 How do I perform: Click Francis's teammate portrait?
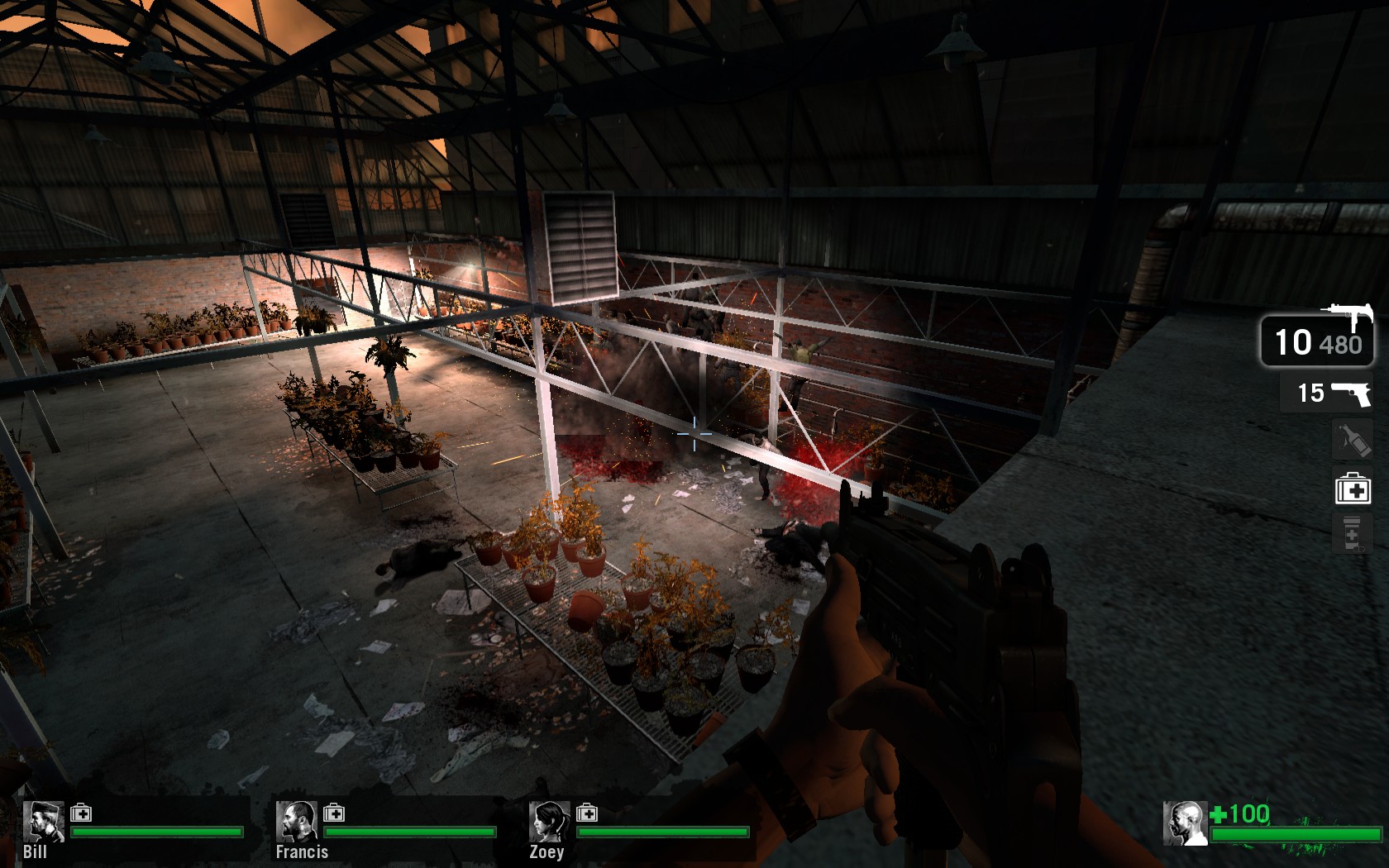295,821
